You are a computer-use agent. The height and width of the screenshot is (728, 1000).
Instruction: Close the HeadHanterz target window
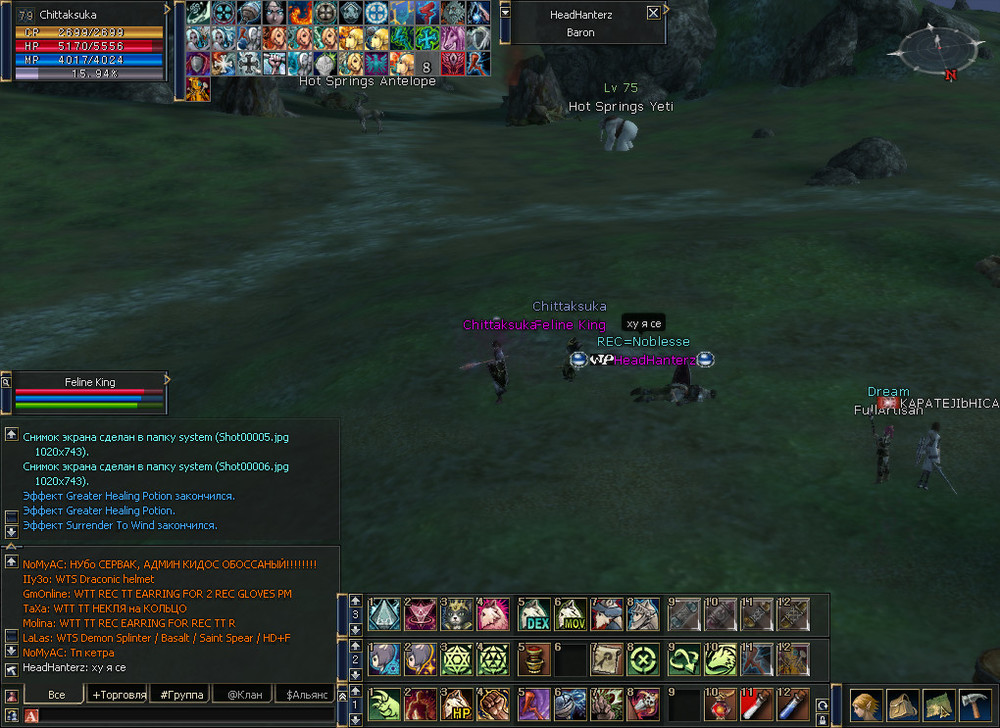point(653,13)
